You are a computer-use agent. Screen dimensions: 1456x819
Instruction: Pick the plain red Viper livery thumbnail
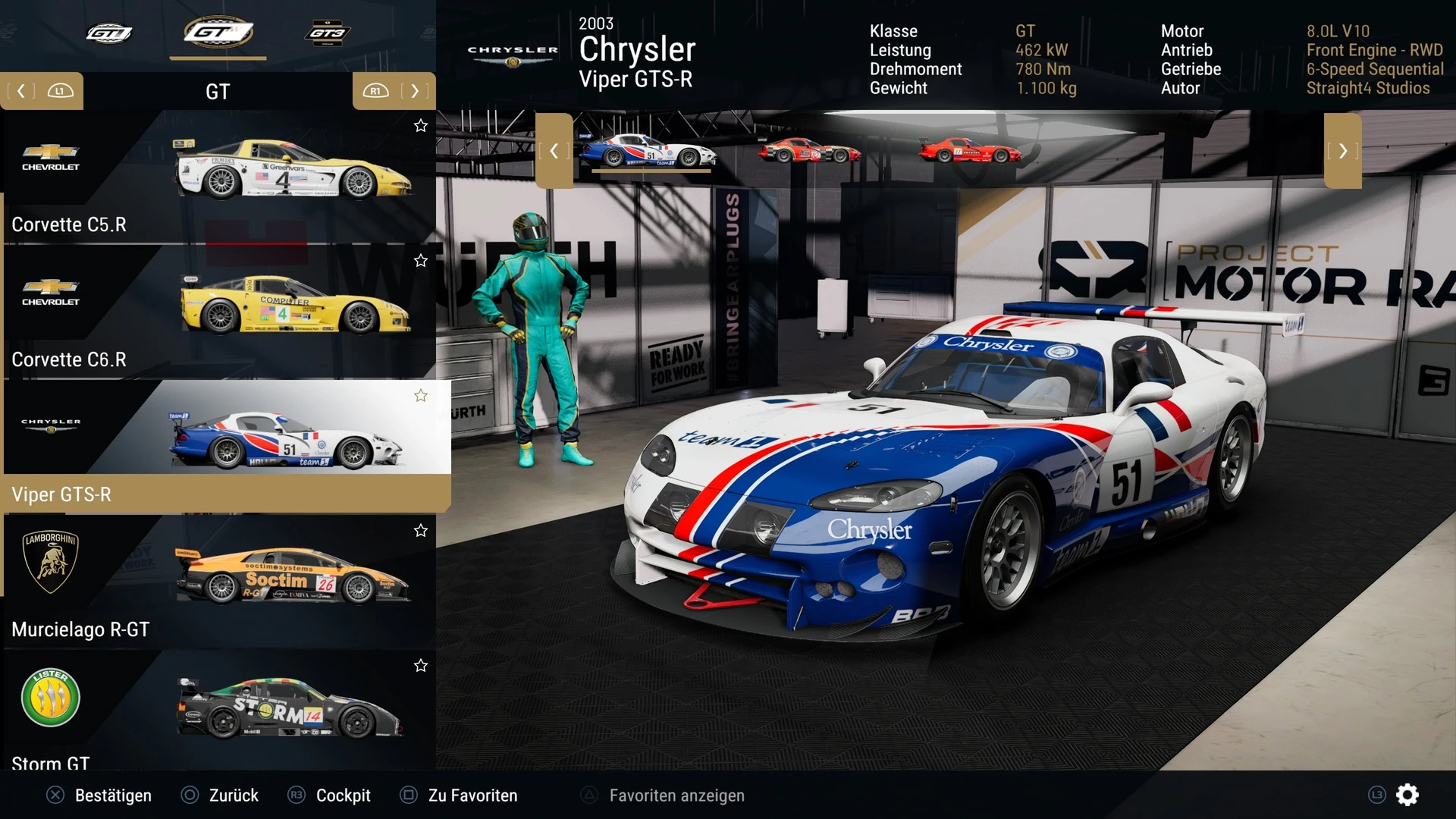tap(970, 150)
